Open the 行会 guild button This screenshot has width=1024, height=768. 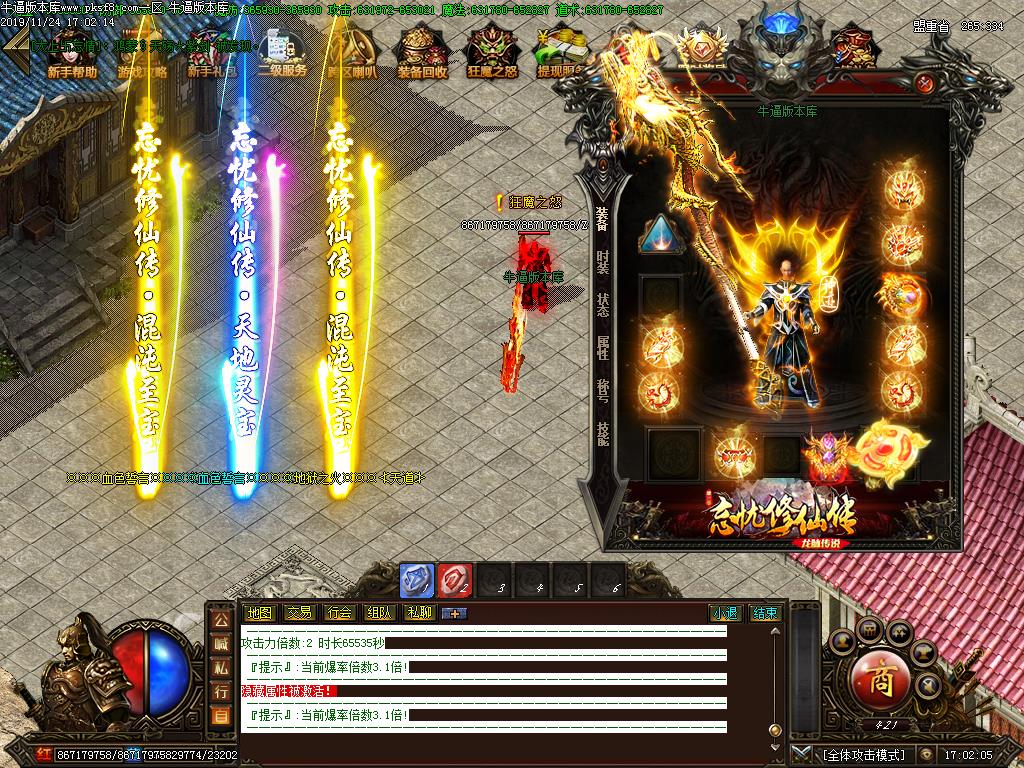tap(339, 613)
